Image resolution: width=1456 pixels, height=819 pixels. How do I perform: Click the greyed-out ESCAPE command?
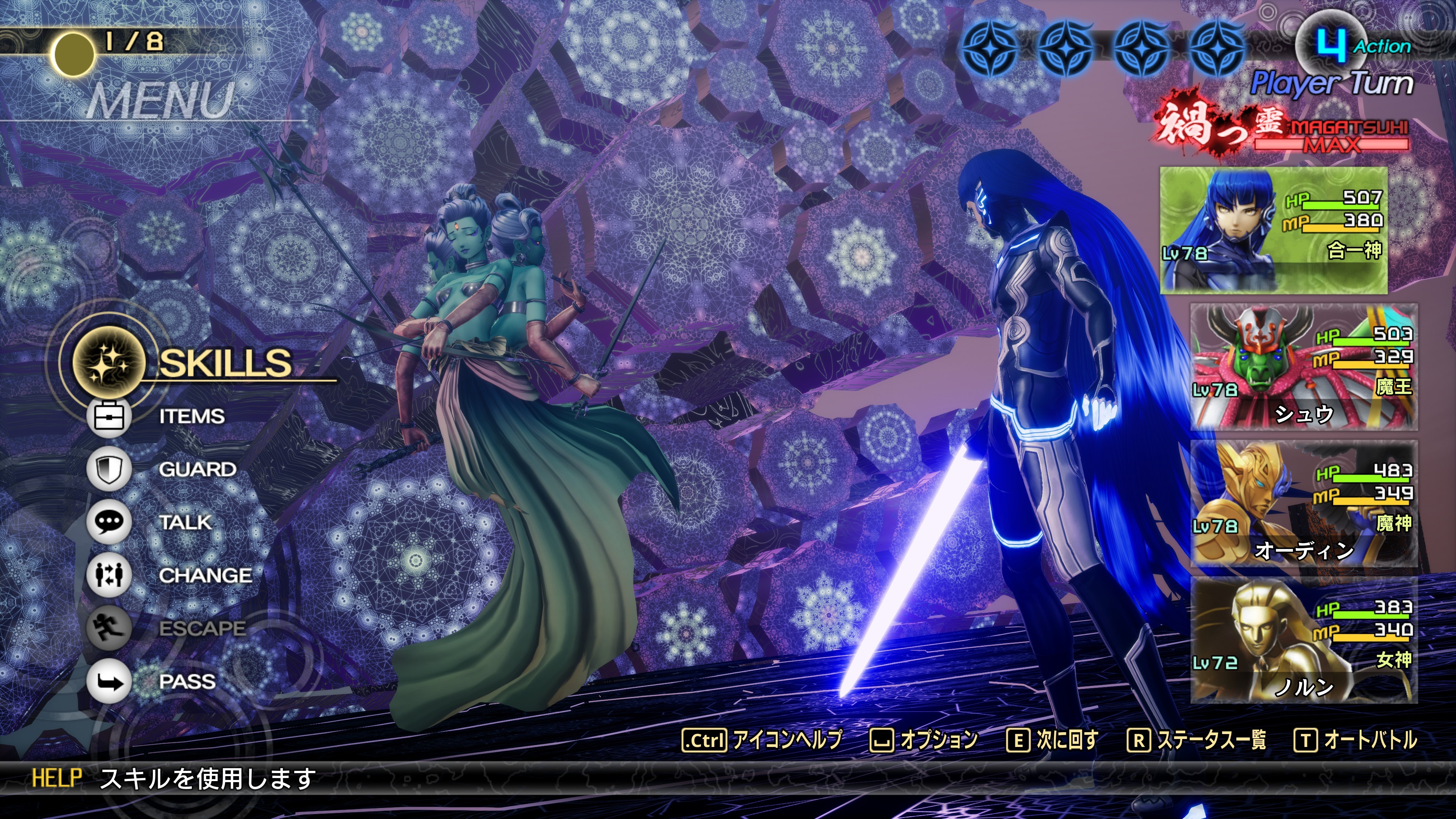click(x=201, y=629)
